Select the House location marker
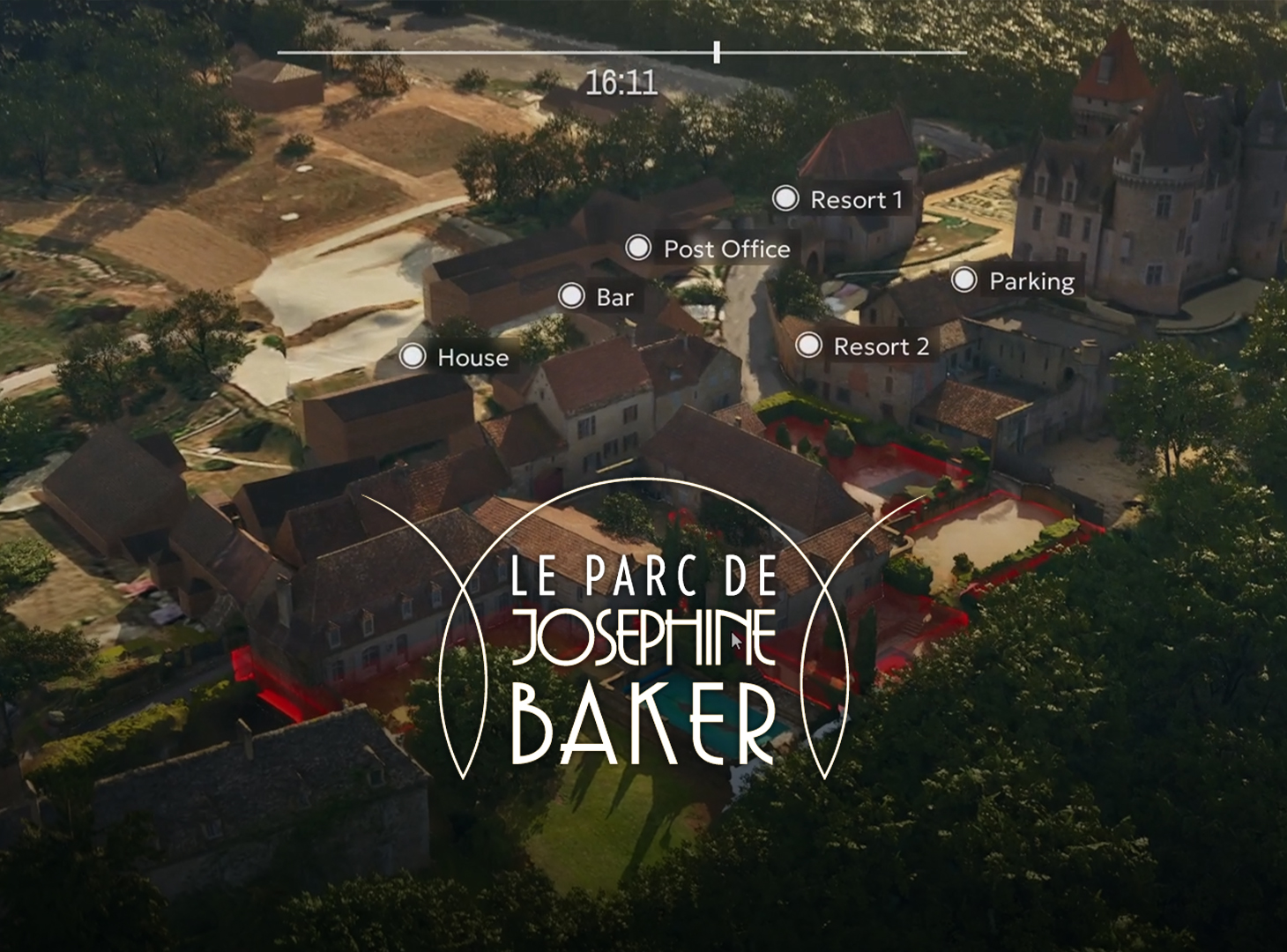Viewport: 1287px width, 952px height. [413, 356]
